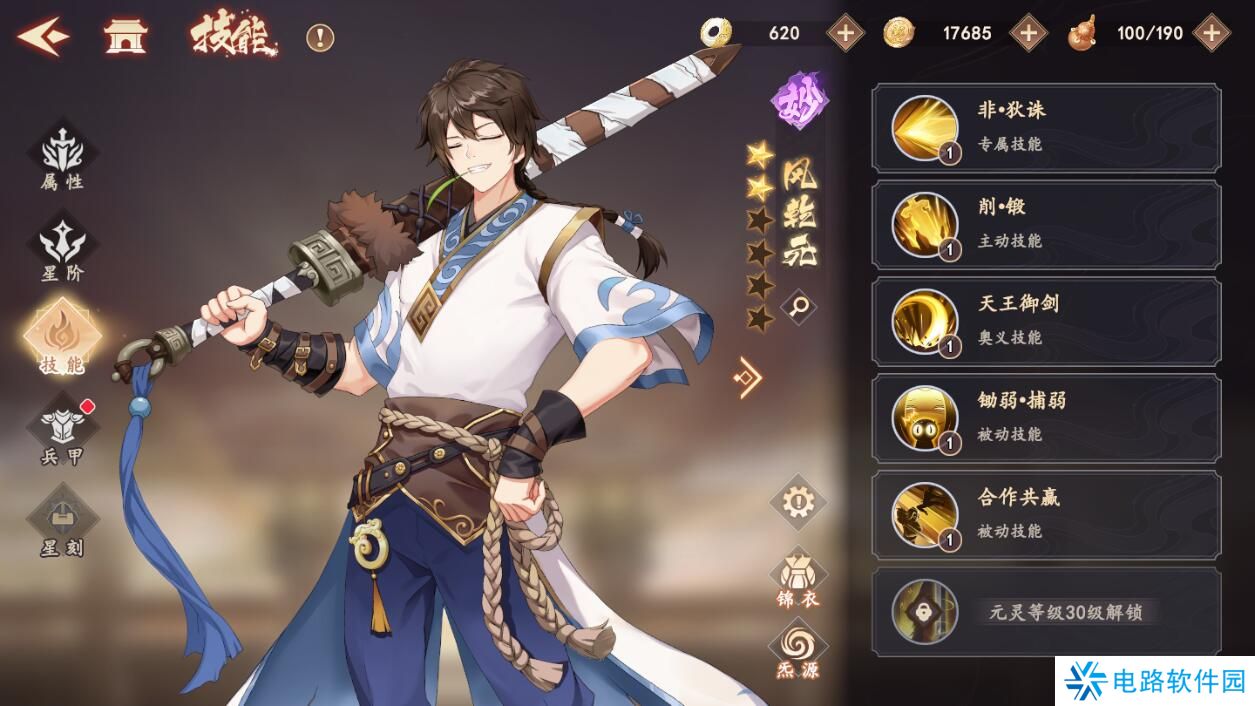Switch to the 星阶 star rank tab

(62, 250)
